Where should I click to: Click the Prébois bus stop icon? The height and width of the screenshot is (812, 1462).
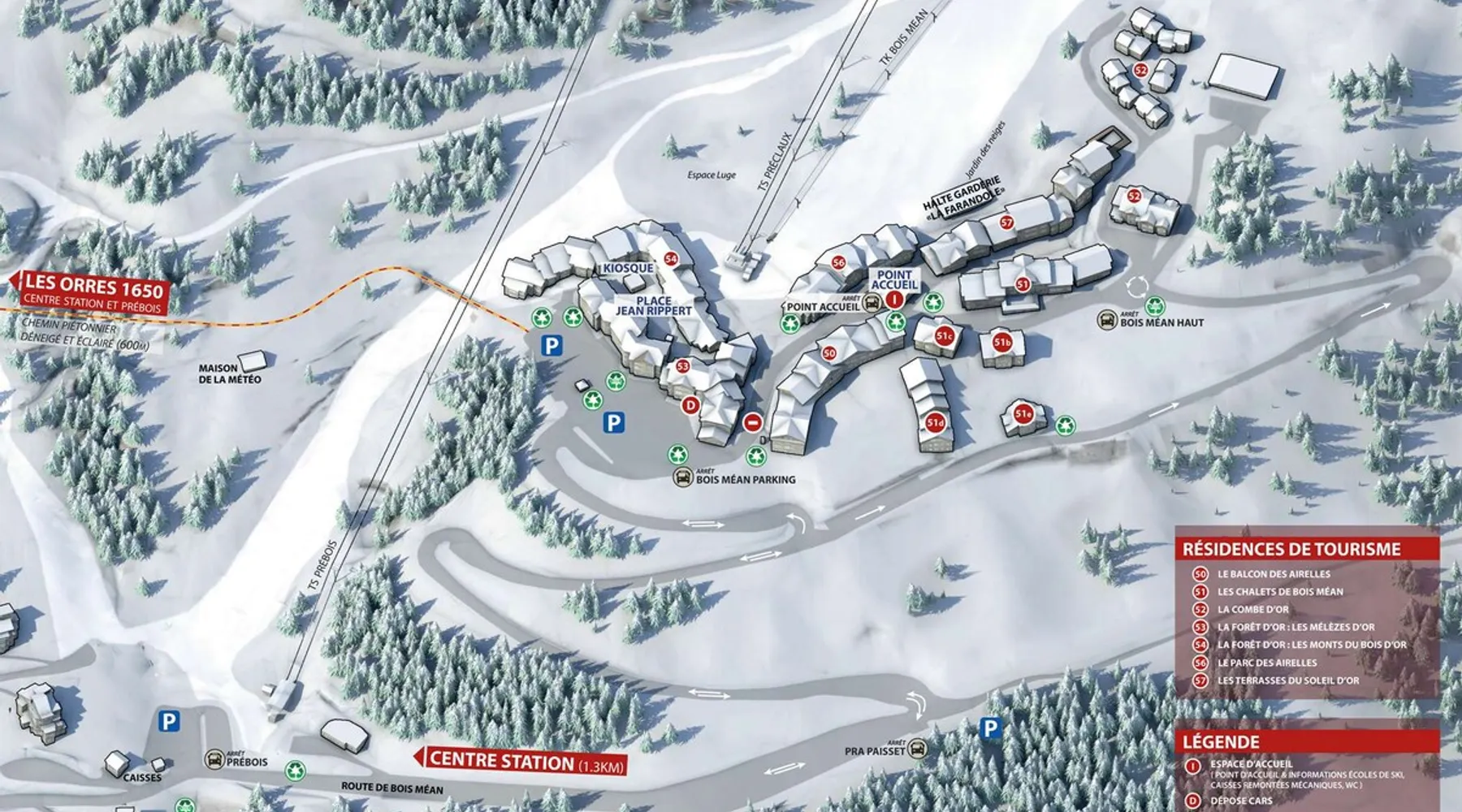tap(214, 760)
